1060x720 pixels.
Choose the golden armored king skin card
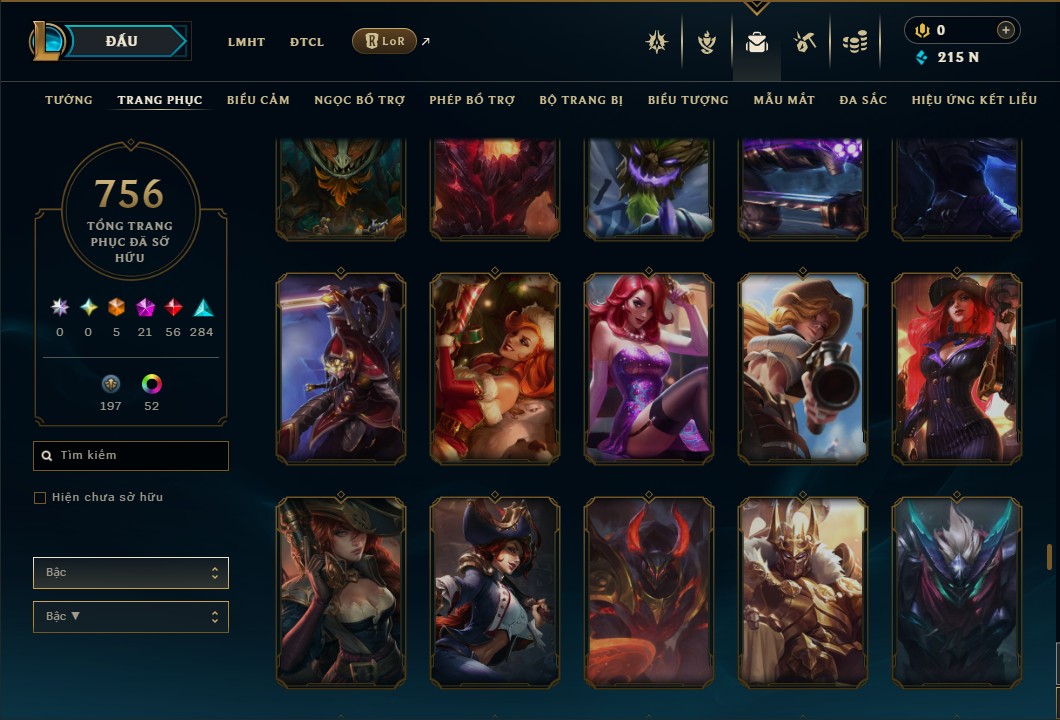(x=803, y=592)
